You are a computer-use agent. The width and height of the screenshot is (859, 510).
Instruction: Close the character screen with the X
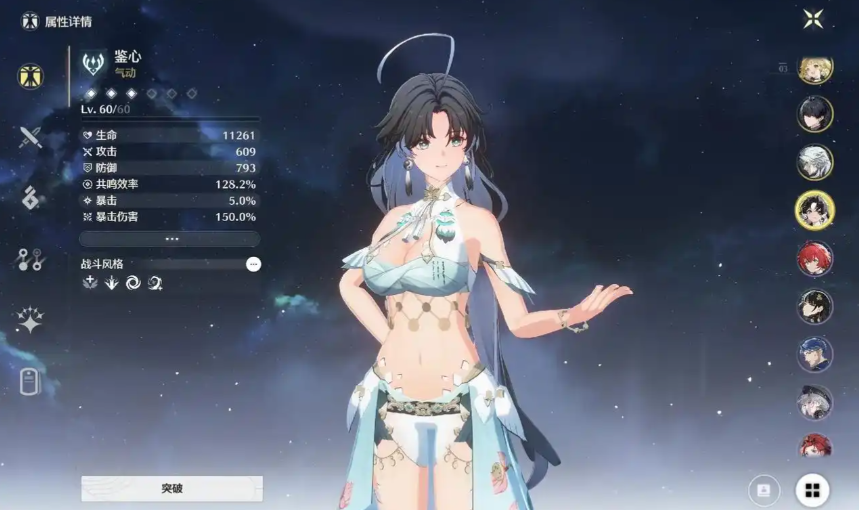(814, 18)
